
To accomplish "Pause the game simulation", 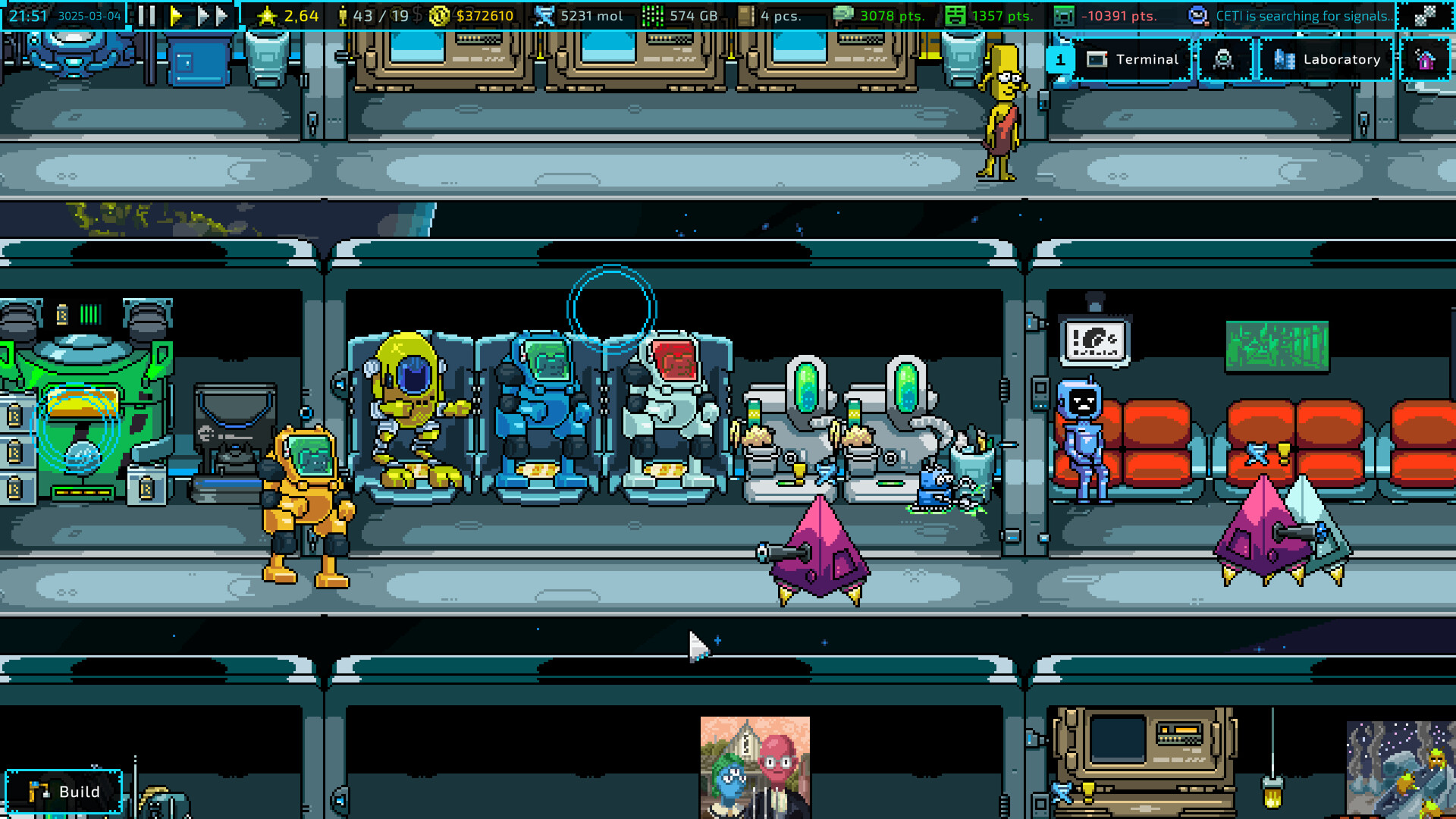I will [x=148, y=14].
